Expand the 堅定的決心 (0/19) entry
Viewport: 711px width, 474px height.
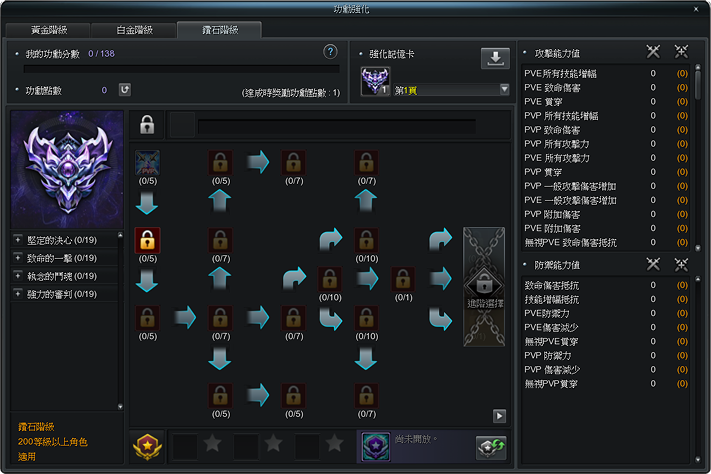[18, 240]
